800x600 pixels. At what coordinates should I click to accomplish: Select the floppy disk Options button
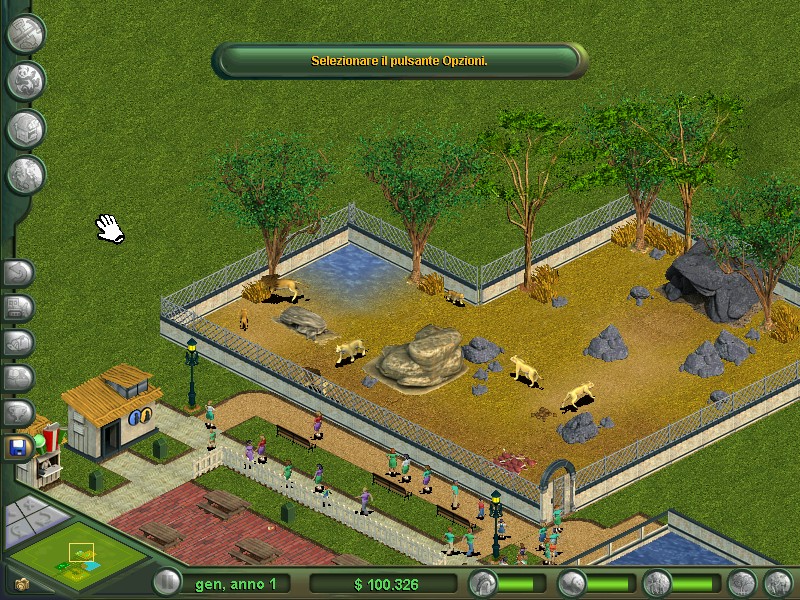19,447
